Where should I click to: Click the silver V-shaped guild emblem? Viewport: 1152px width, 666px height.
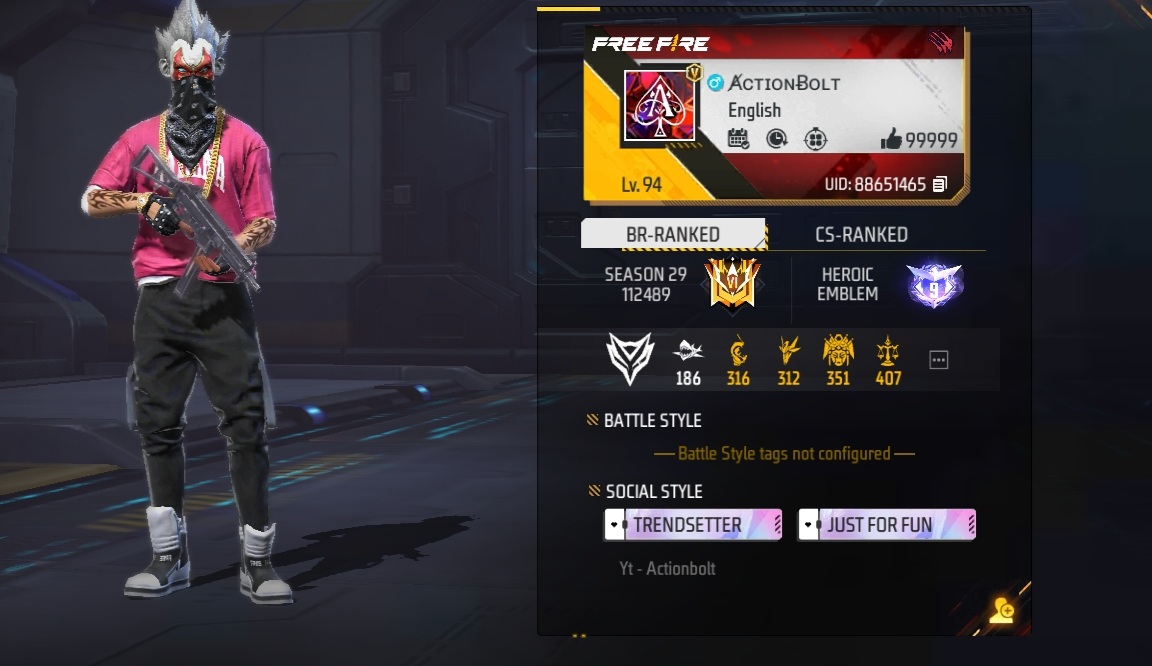[x=630, y=359]
